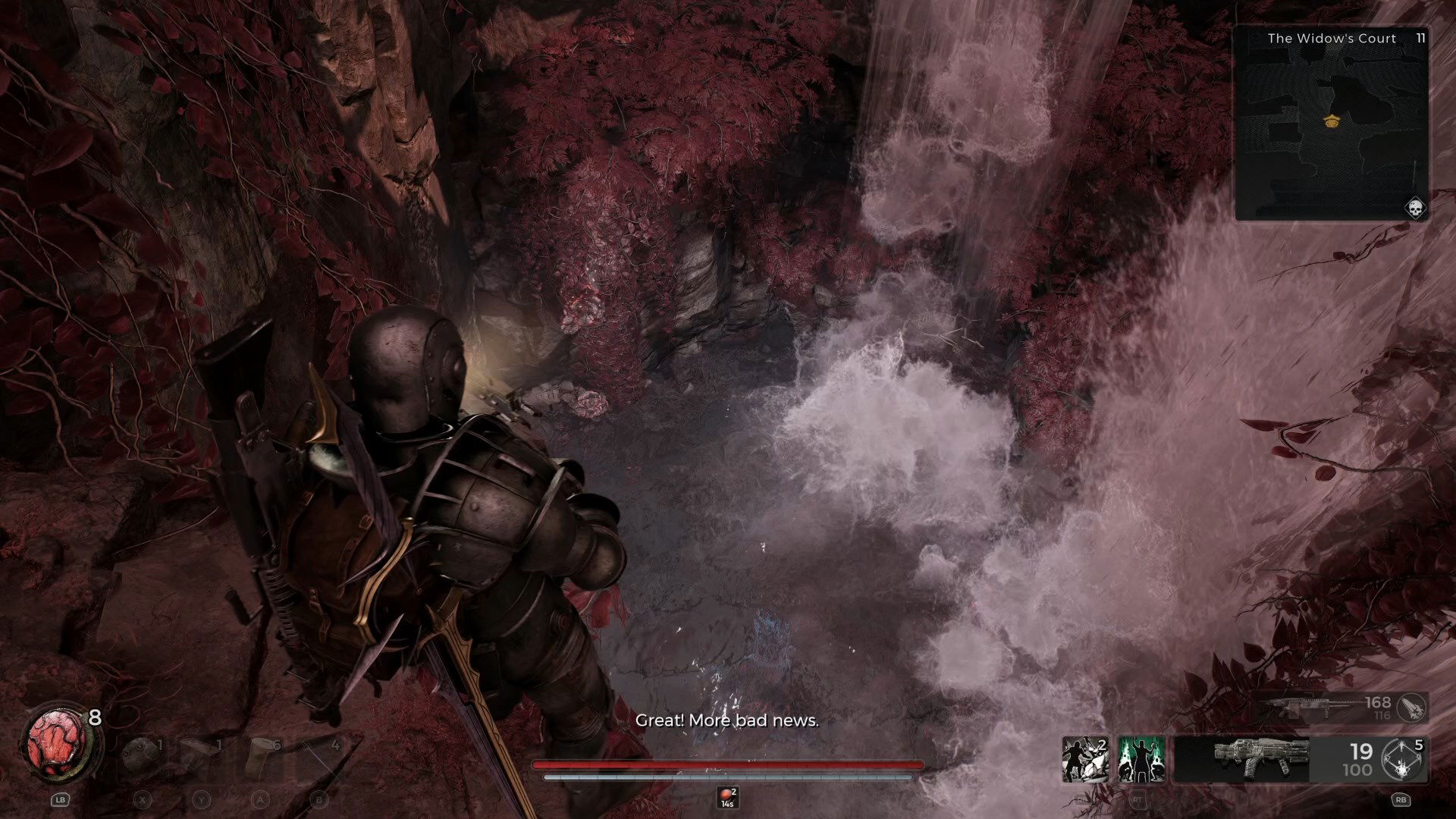Click the red buff icon with 14s timer

(x=727, y=796)
